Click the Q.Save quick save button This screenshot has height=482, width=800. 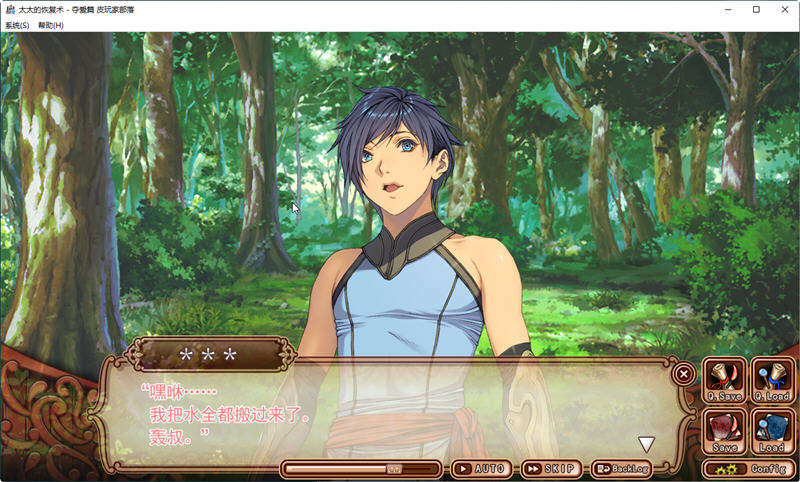coord(724,382)
